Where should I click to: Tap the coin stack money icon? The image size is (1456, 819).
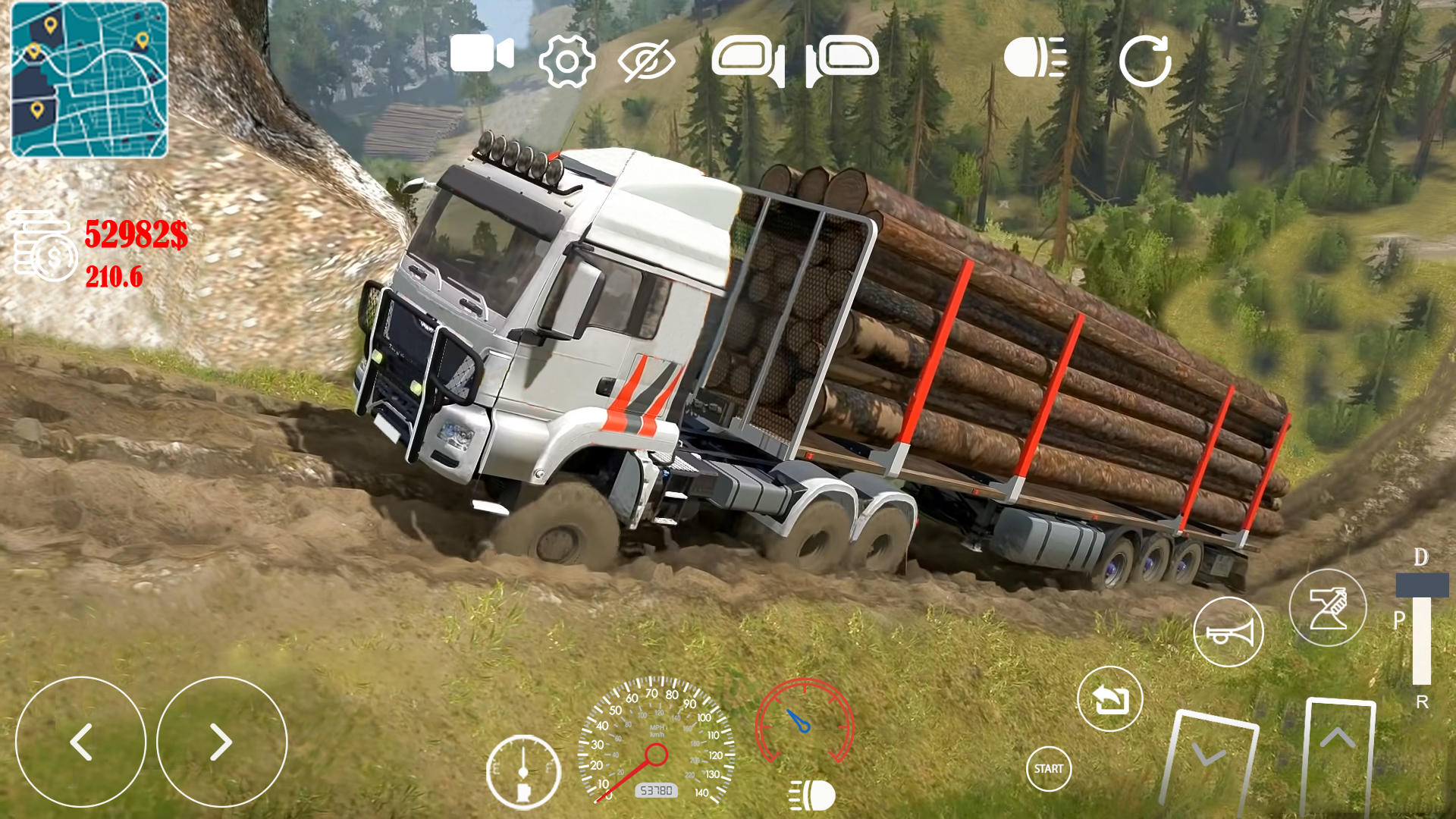point(44,246)
